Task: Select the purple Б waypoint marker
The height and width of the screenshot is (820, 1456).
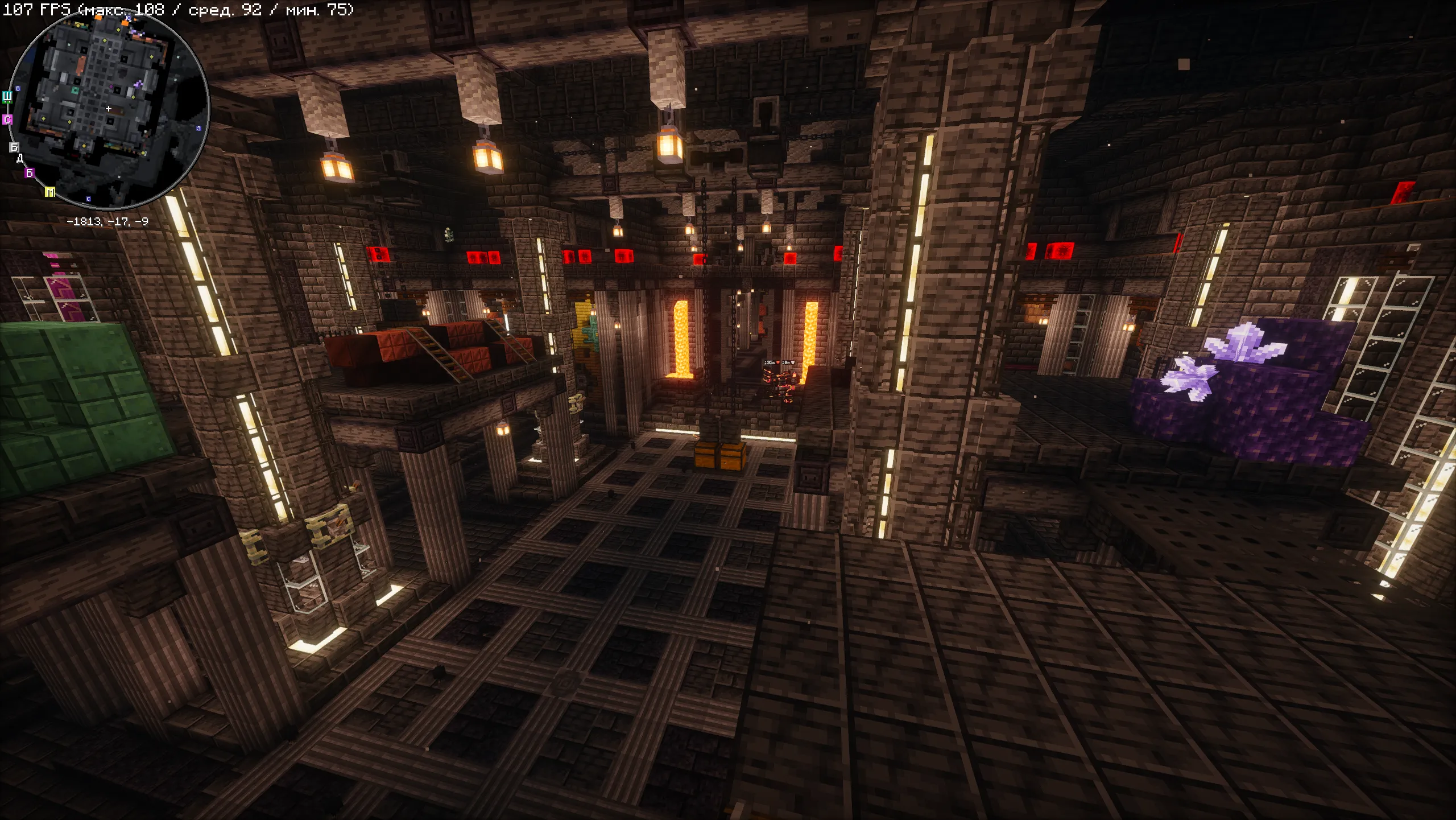Action: point(30,173)
